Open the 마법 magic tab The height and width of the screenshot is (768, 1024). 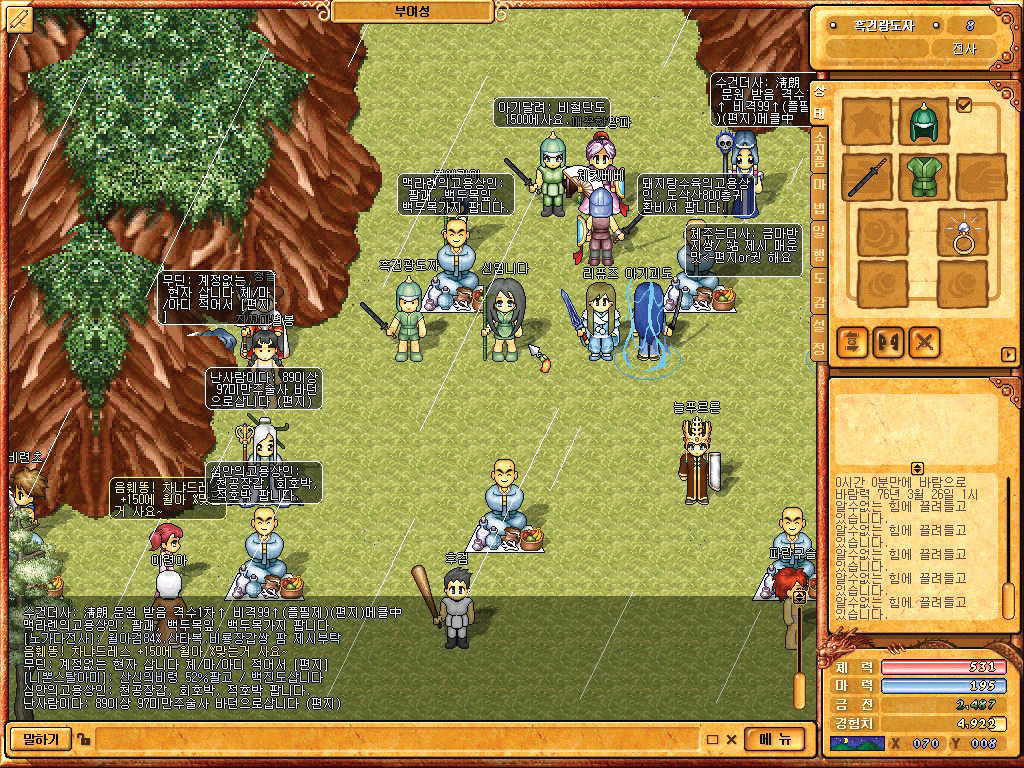[x=819, y=191]
